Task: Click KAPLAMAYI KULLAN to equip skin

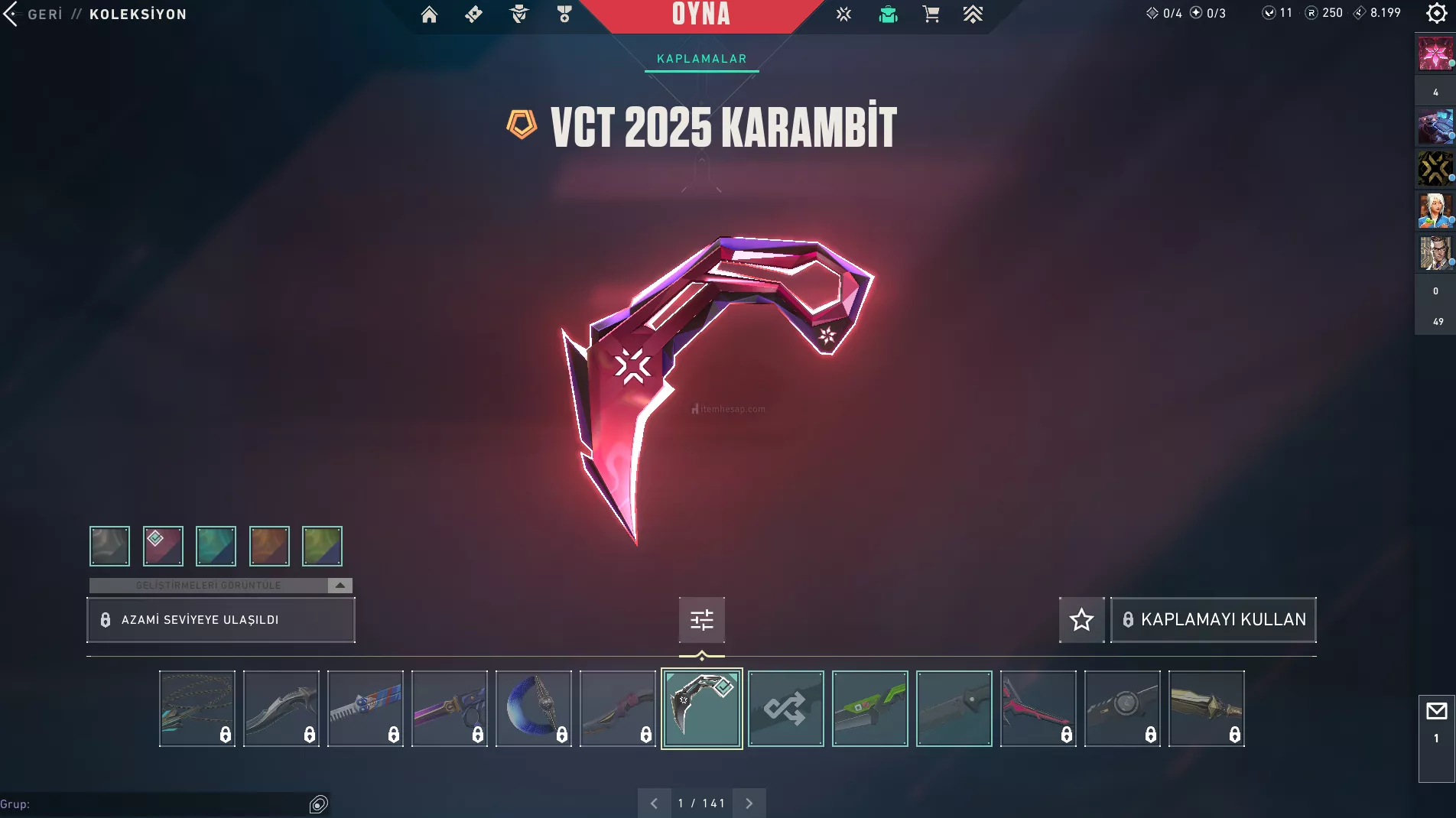Action: tap(1214, 619)
